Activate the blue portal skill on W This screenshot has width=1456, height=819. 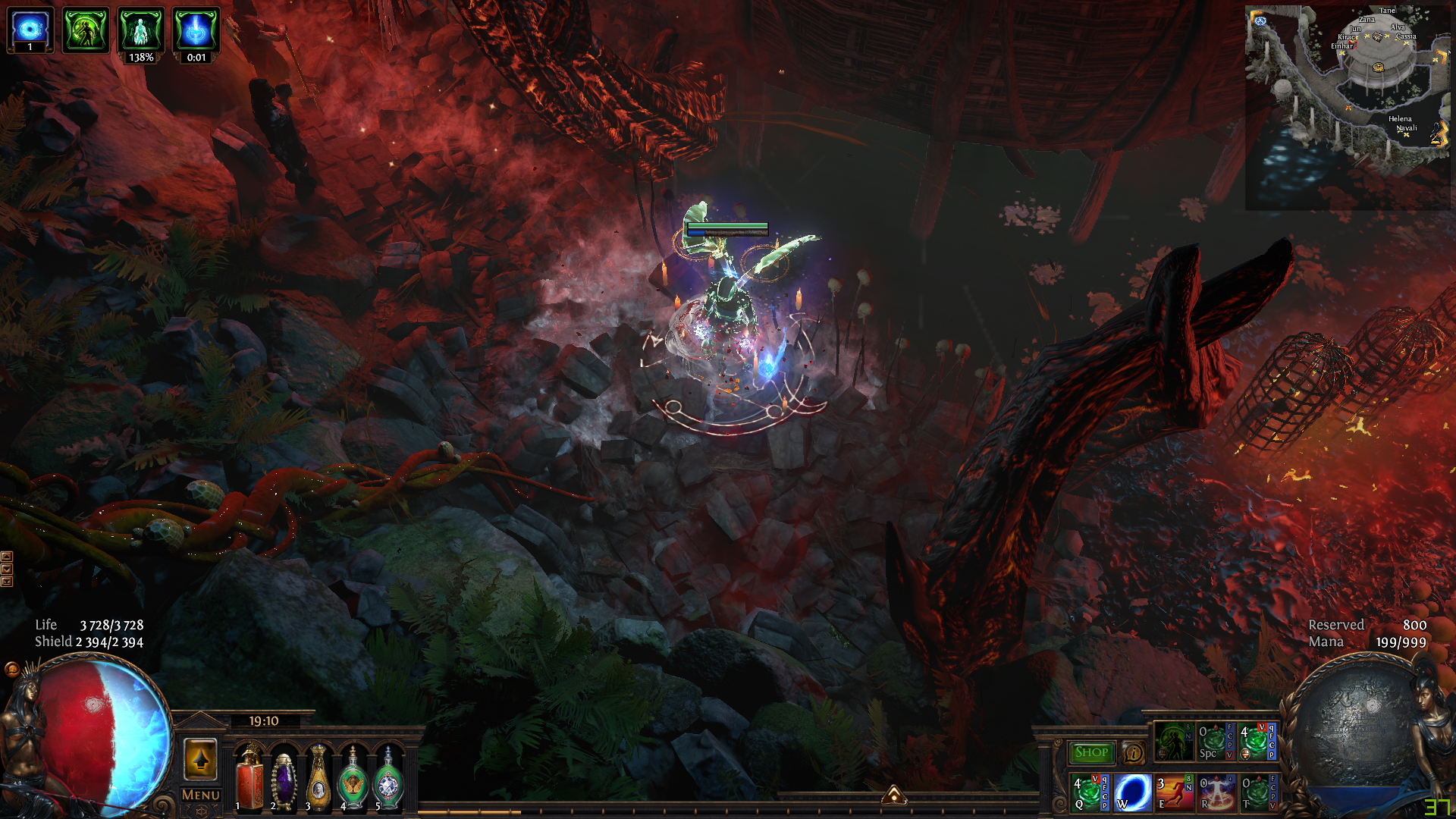(1132, 792)
